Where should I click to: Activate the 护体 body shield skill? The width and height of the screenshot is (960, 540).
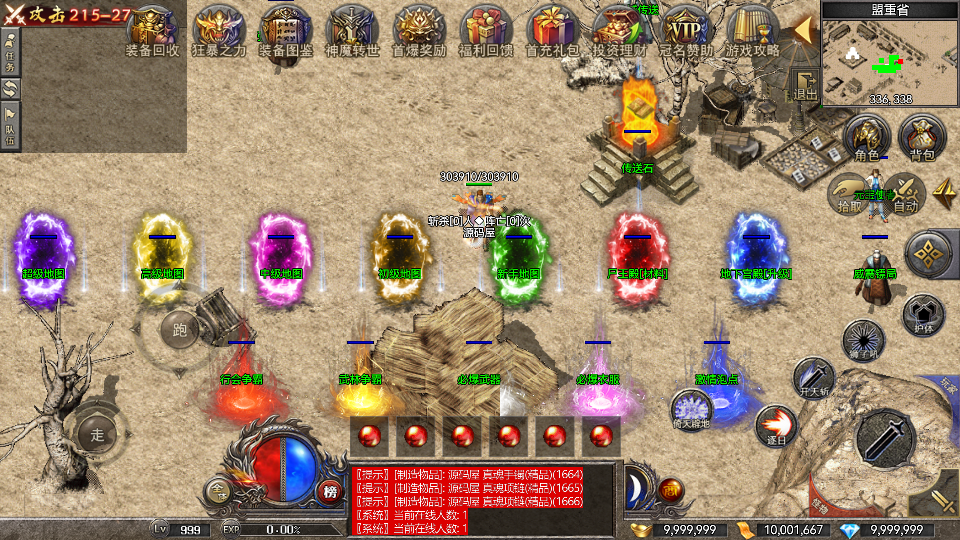[924, 315]
